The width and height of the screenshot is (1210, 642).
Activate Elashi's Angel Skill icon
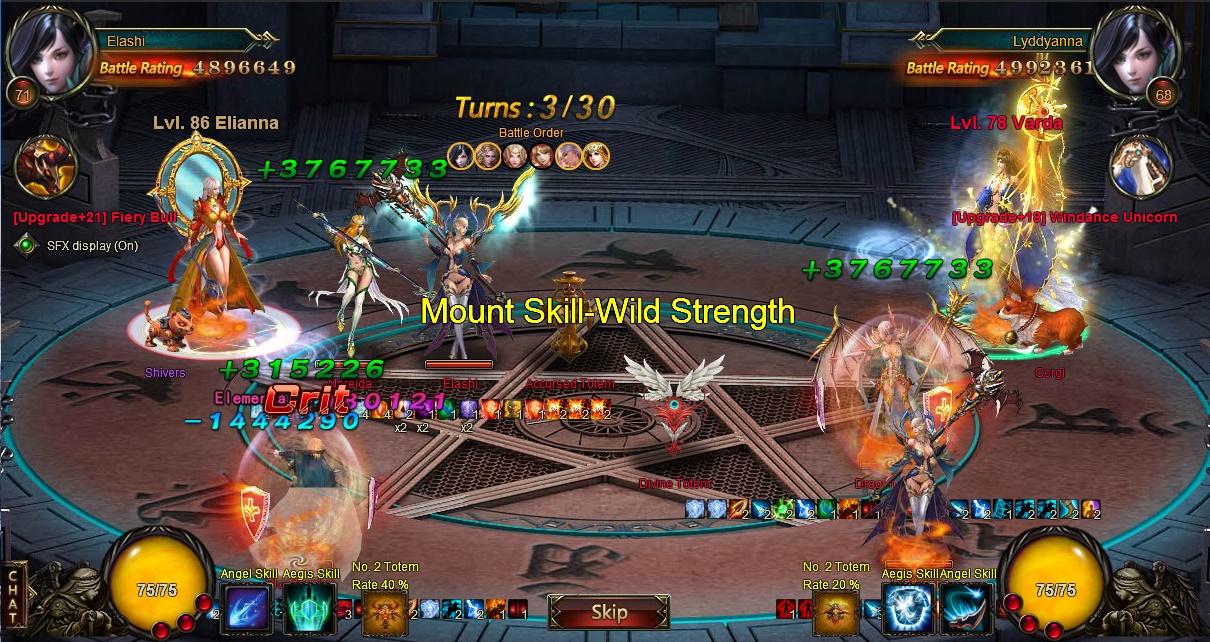[x=245, y=607]
